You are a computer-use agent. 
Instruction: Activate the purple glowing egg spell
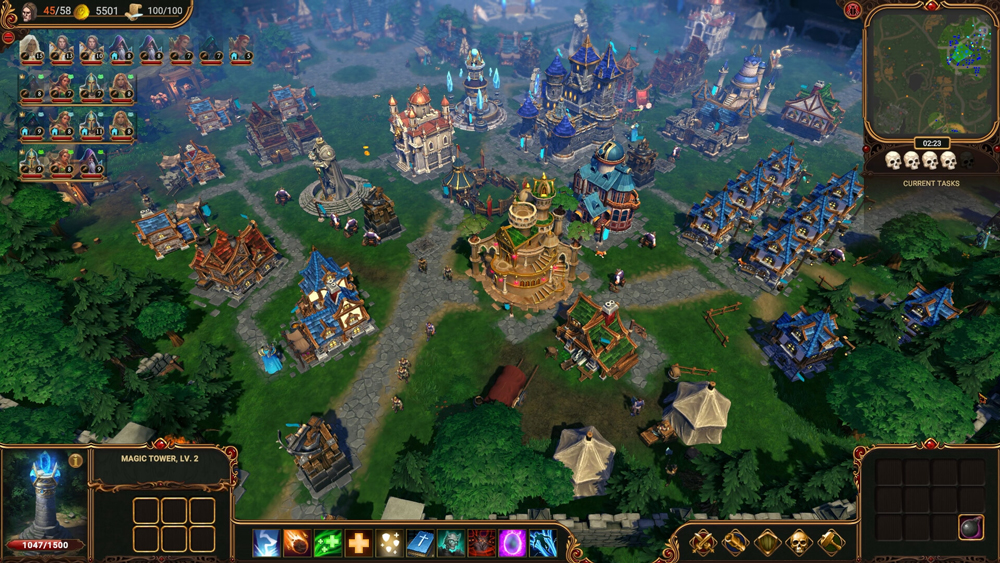coord(512,543)
